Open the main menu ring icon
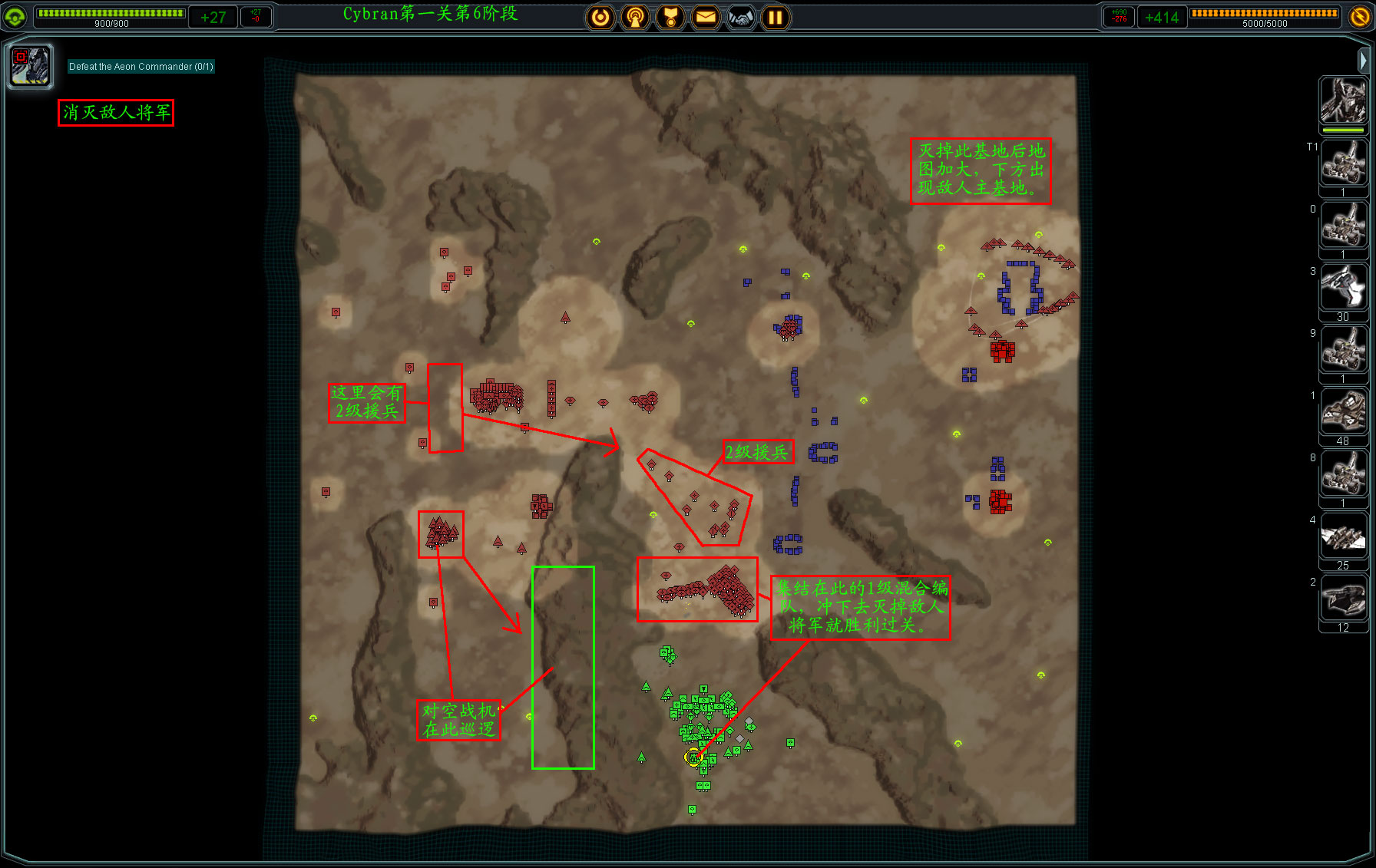The height and width of the screenshot is (868, 1376). [x=600, y=17]
